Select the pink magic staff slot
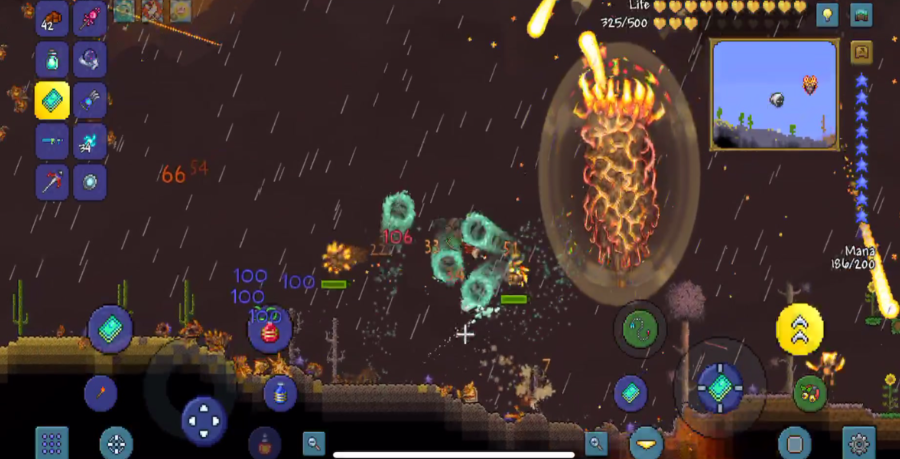900x459 pixels. pyautogui.click(x=90, y=18)
